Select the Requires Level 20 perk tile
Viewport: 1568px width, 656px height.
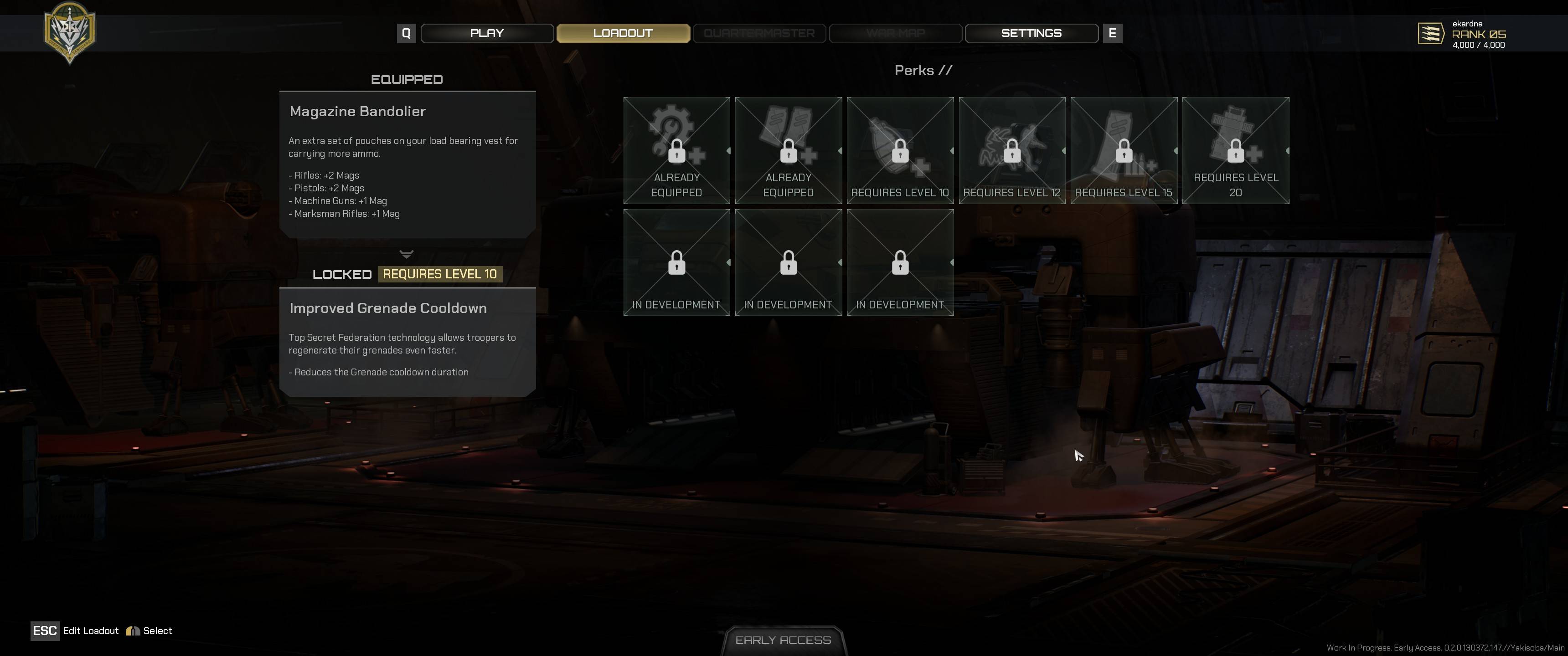point(1236,150)
